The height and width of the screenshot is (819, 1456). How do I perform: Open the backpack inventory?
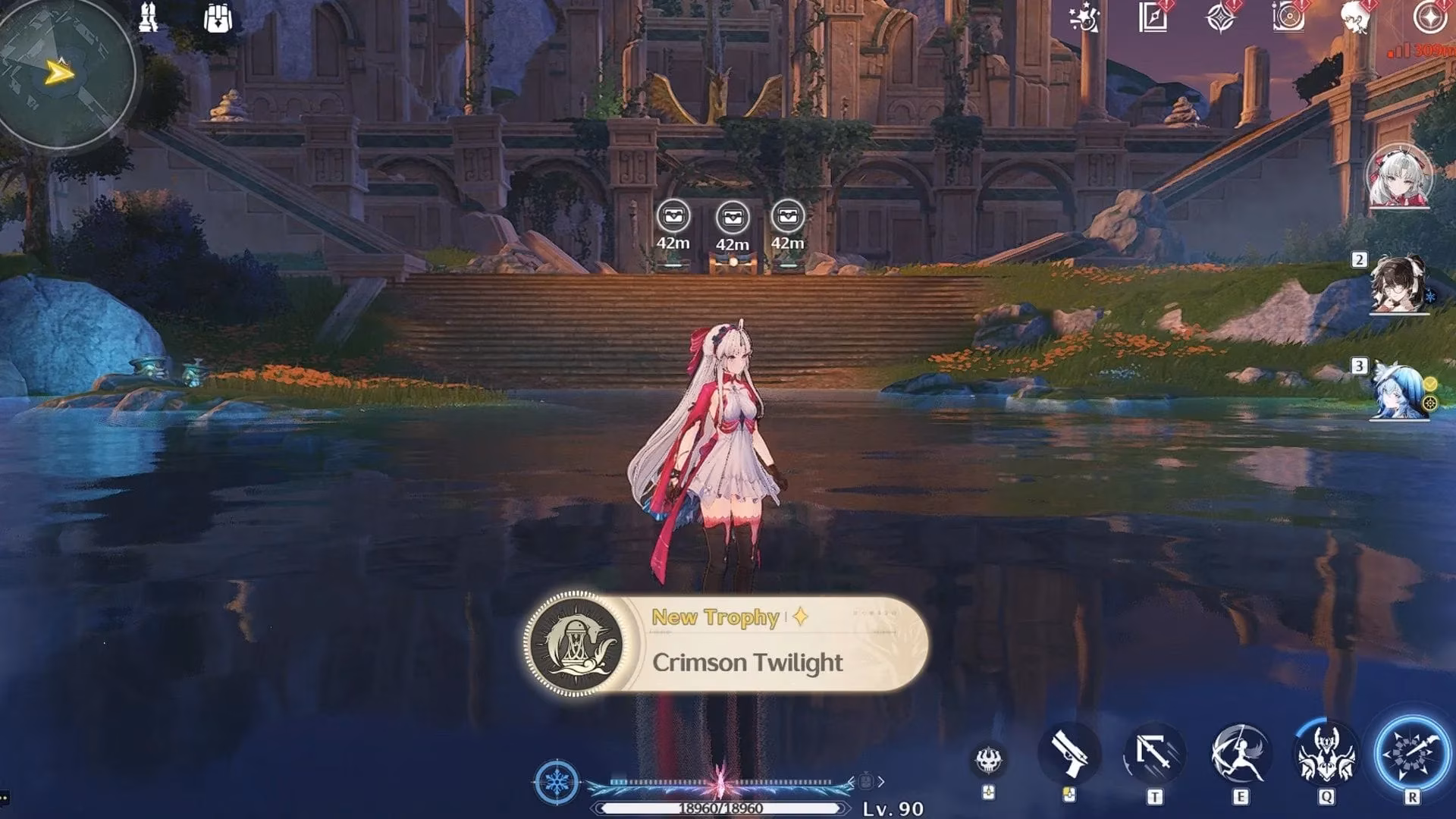click(218, 19)
